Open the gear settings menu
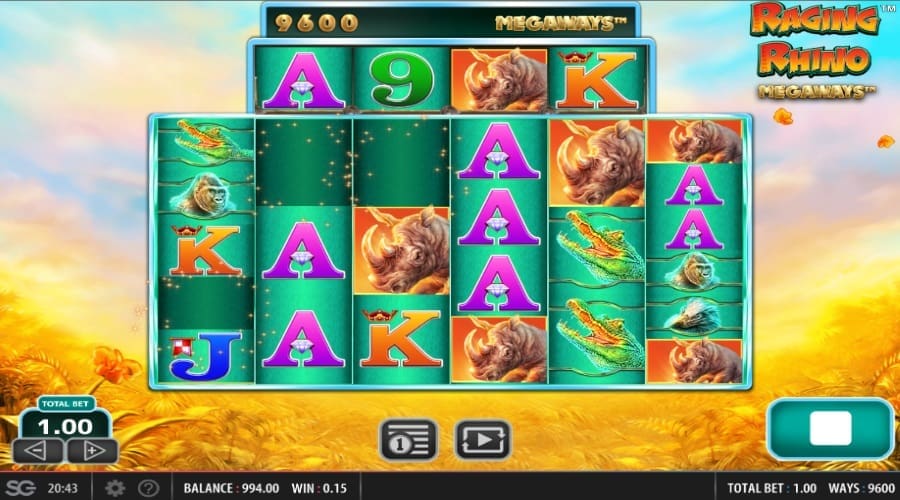Viewport: 900px width, 500px height. 115,488
